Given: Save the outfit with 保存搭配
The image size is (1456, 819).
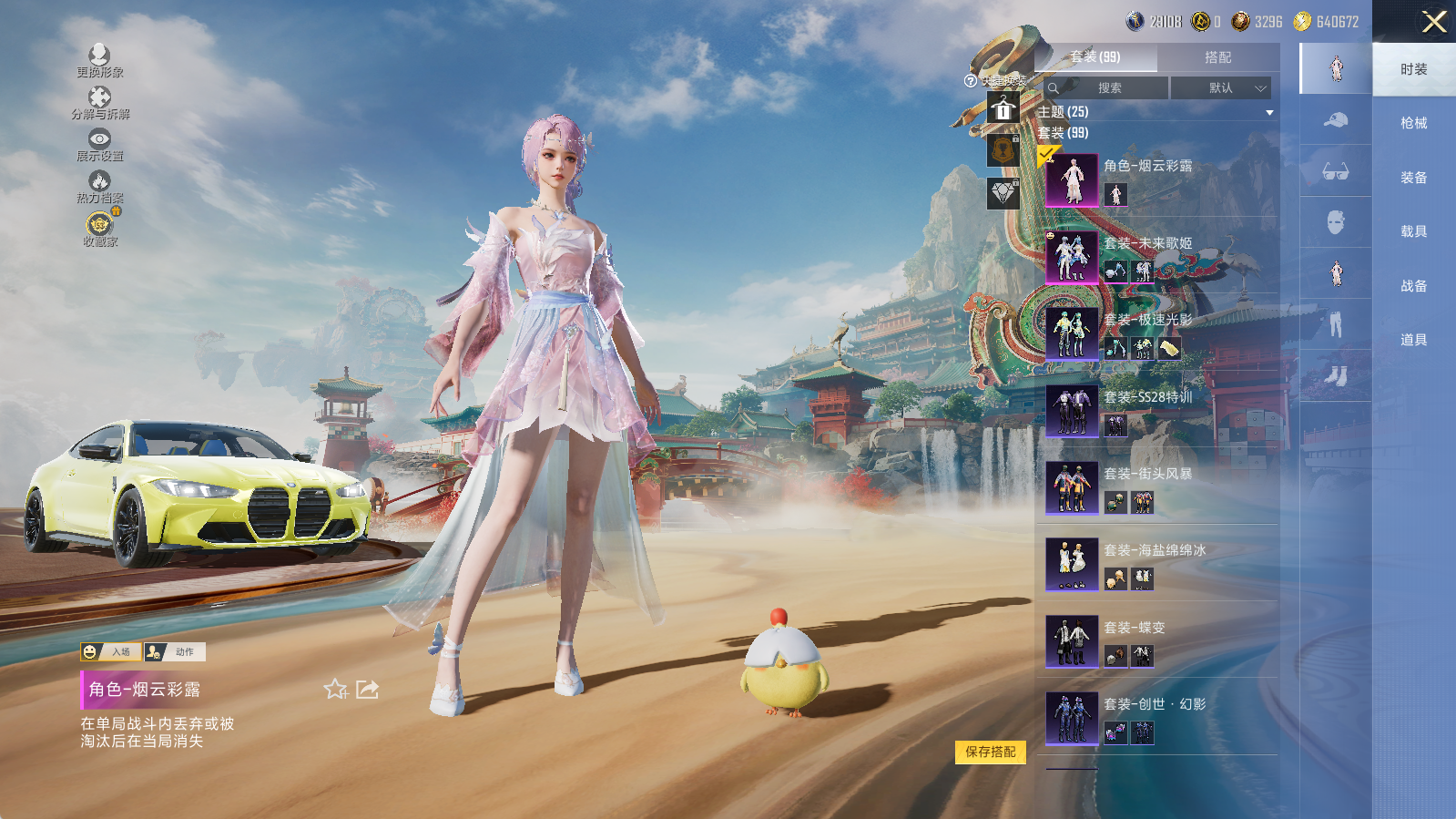Looking at the screenshot, I should (991, 752).
